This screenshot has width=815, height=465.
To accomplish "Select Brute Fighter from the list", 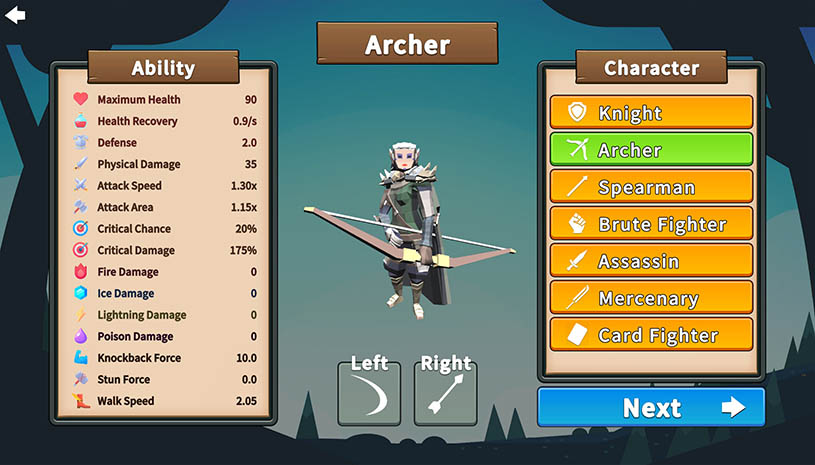I will [x=651, y=223].
